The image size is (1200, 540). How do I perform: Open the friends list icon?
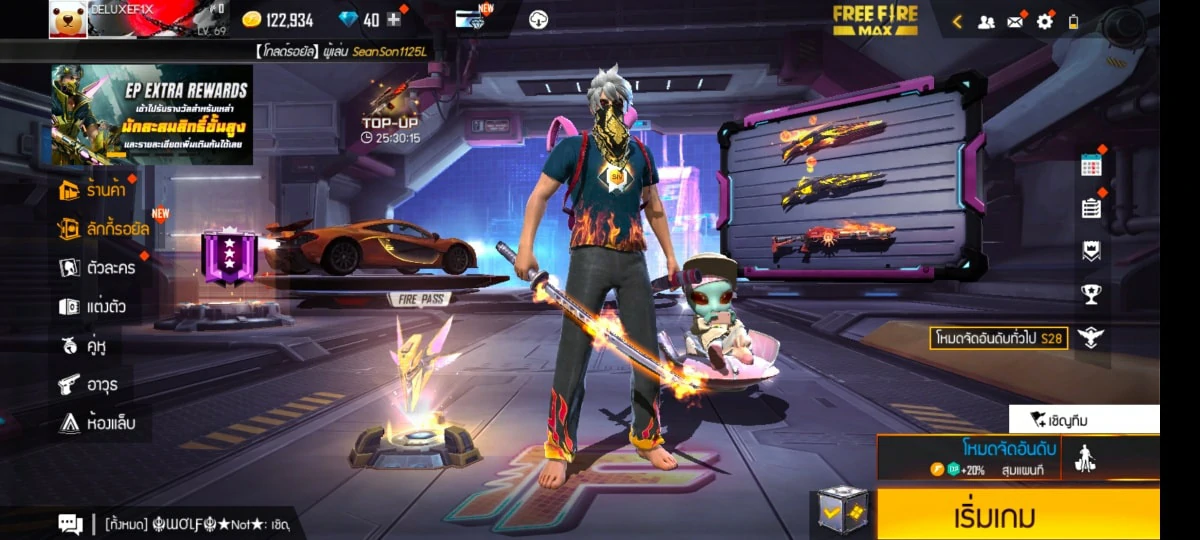(x=986, y=21)
